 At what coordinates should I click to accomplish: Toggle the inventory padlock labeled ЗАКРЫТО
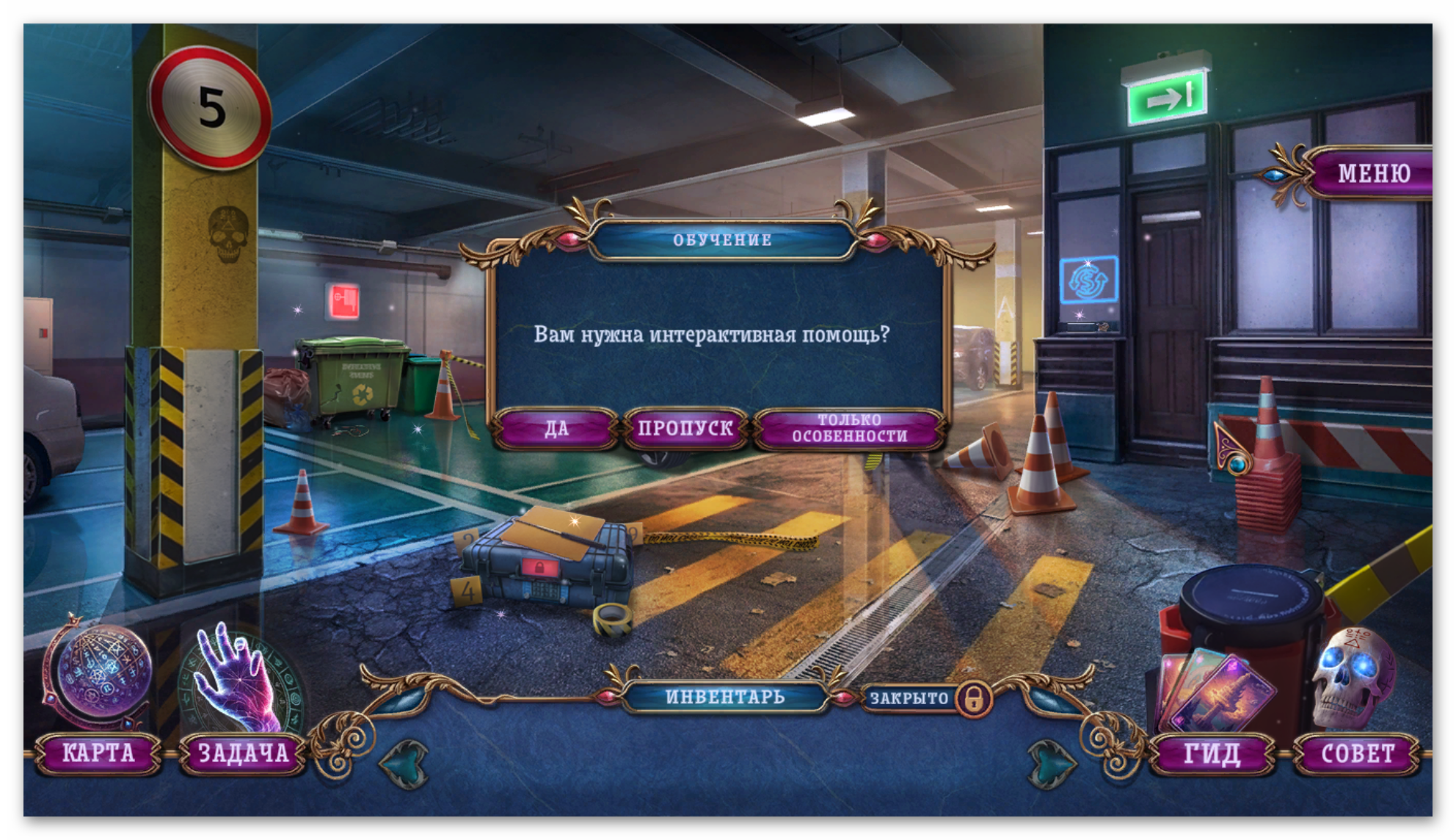974,698
